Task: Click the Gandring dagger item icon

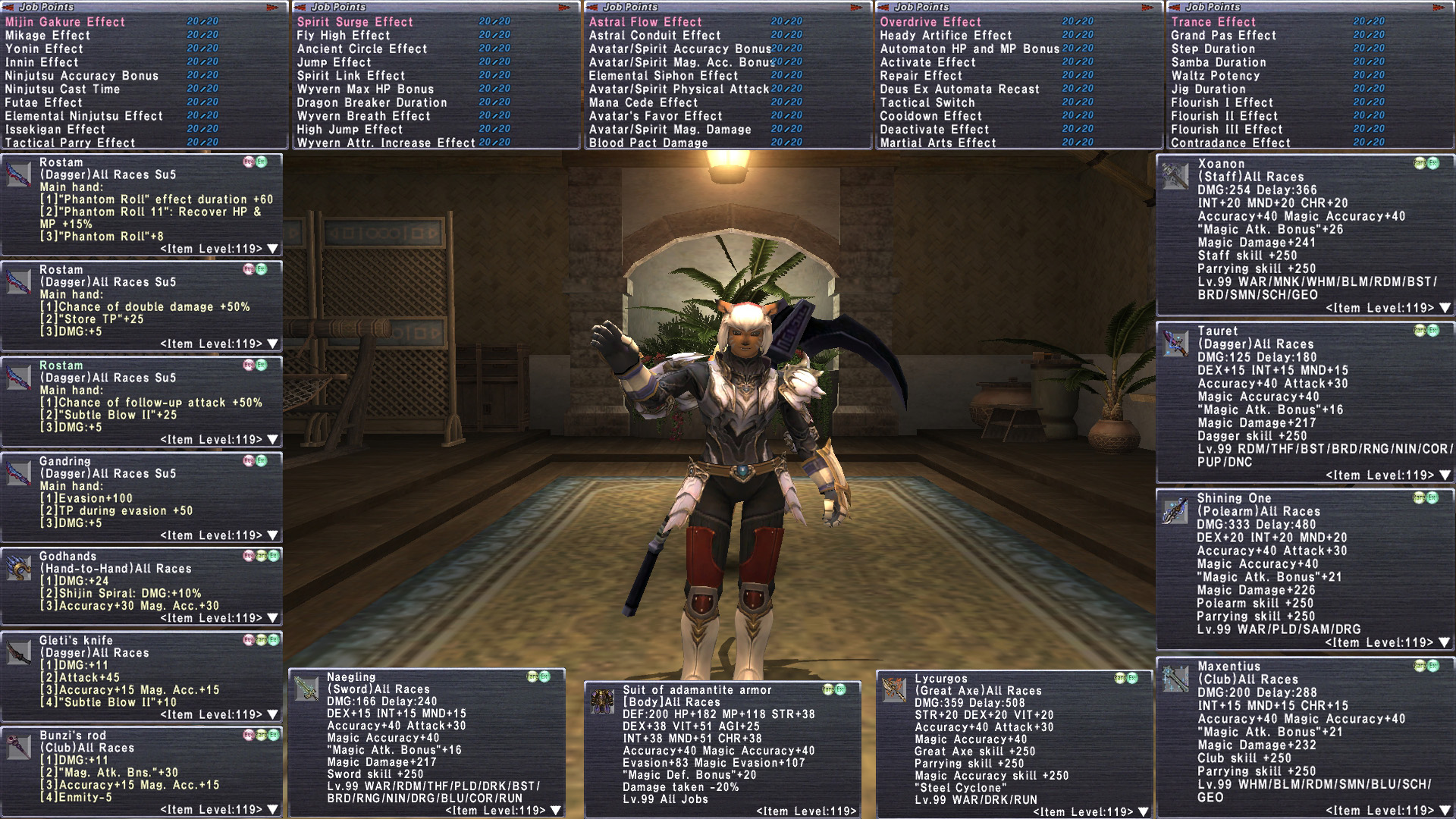Action: point(18,472)
